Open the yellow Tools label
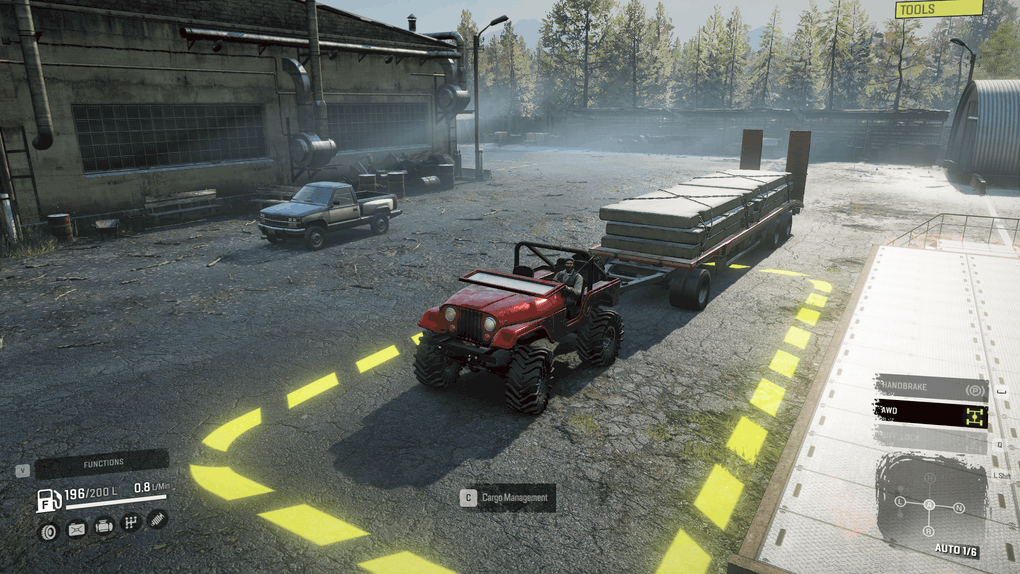The height and width of the screenshot is (574, 1020). click(x=939, y=9)
